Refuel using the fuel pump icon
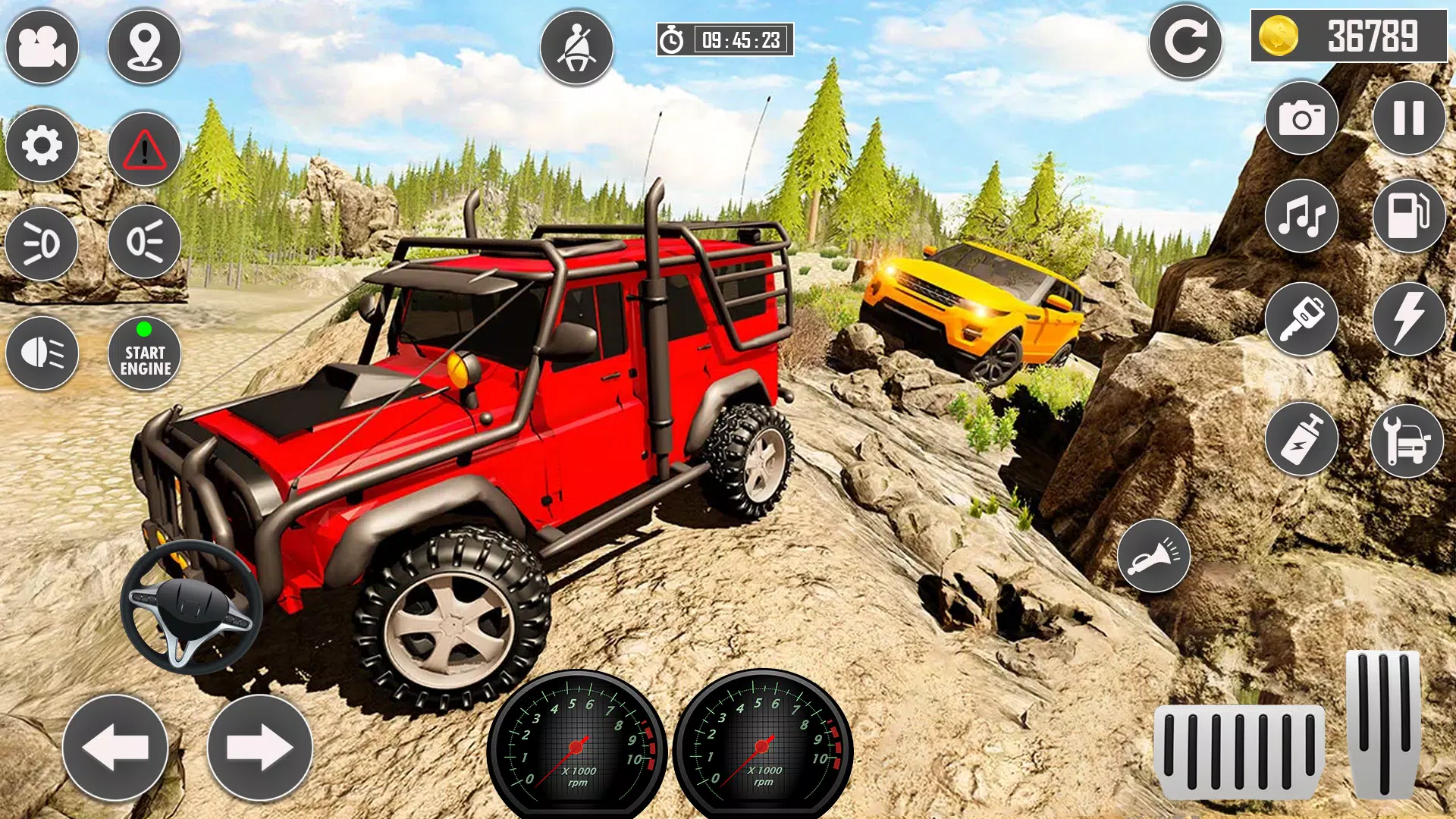 [x=1409, y=216]
